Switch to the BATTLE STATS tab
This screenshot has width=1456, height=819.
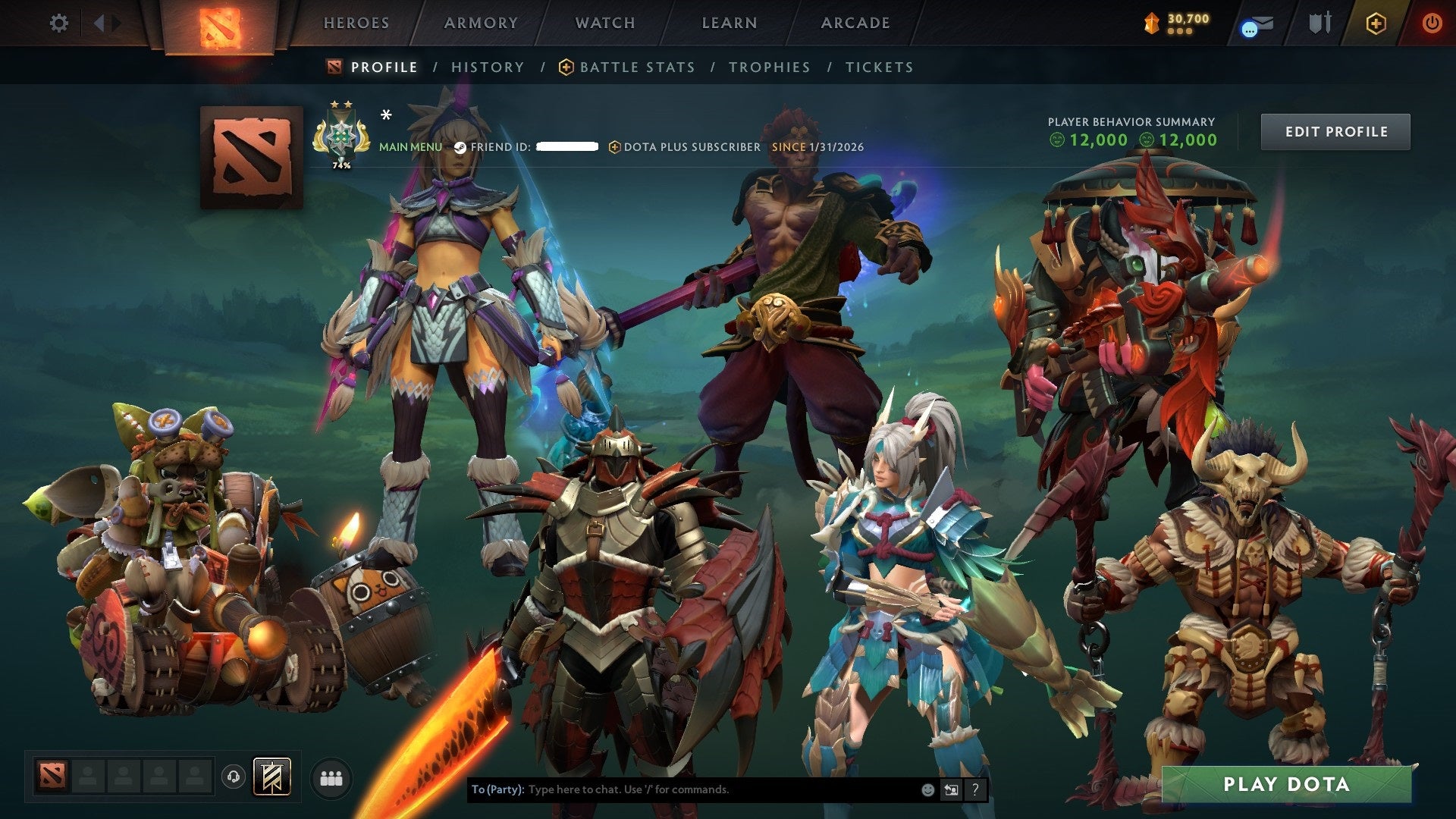[635, 67]
